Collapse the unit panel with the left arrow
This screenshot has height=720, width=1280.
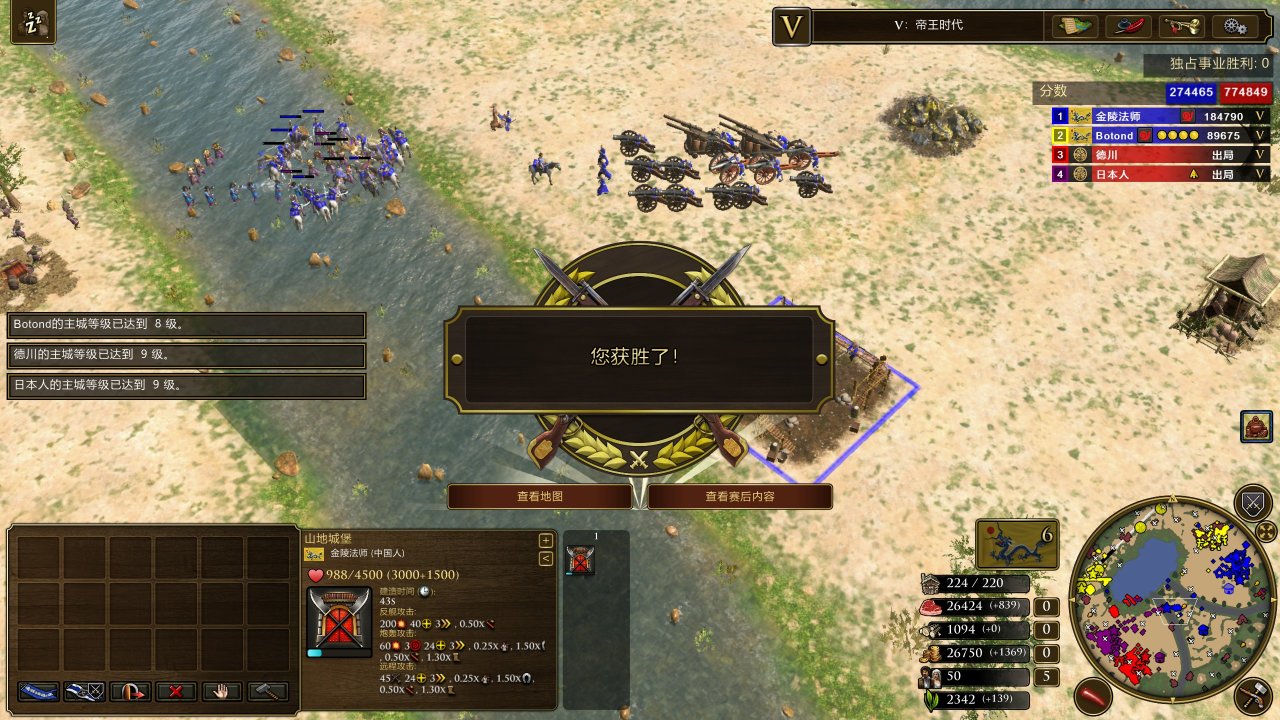545,556
